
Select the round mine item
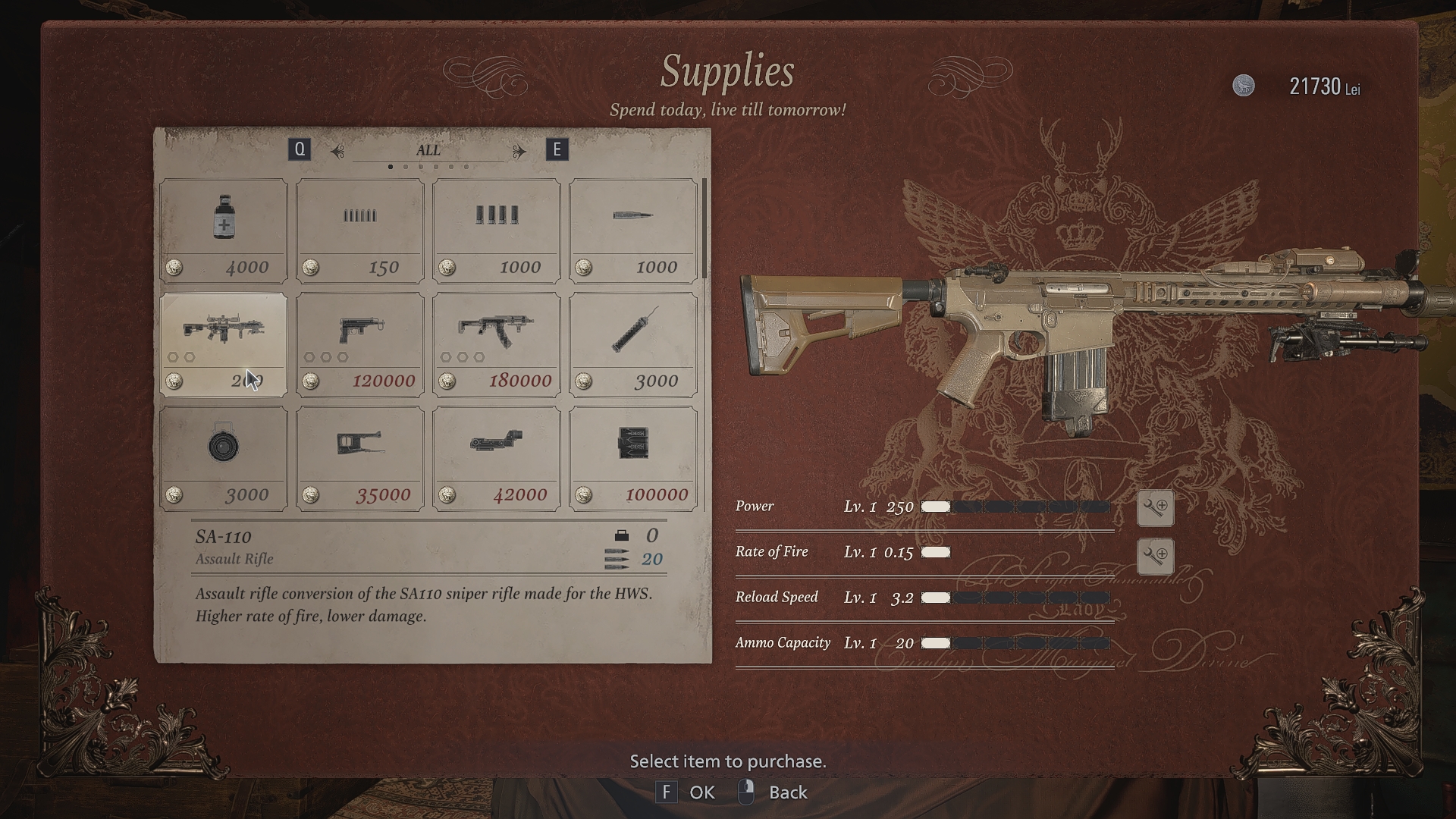click(224, 457)
